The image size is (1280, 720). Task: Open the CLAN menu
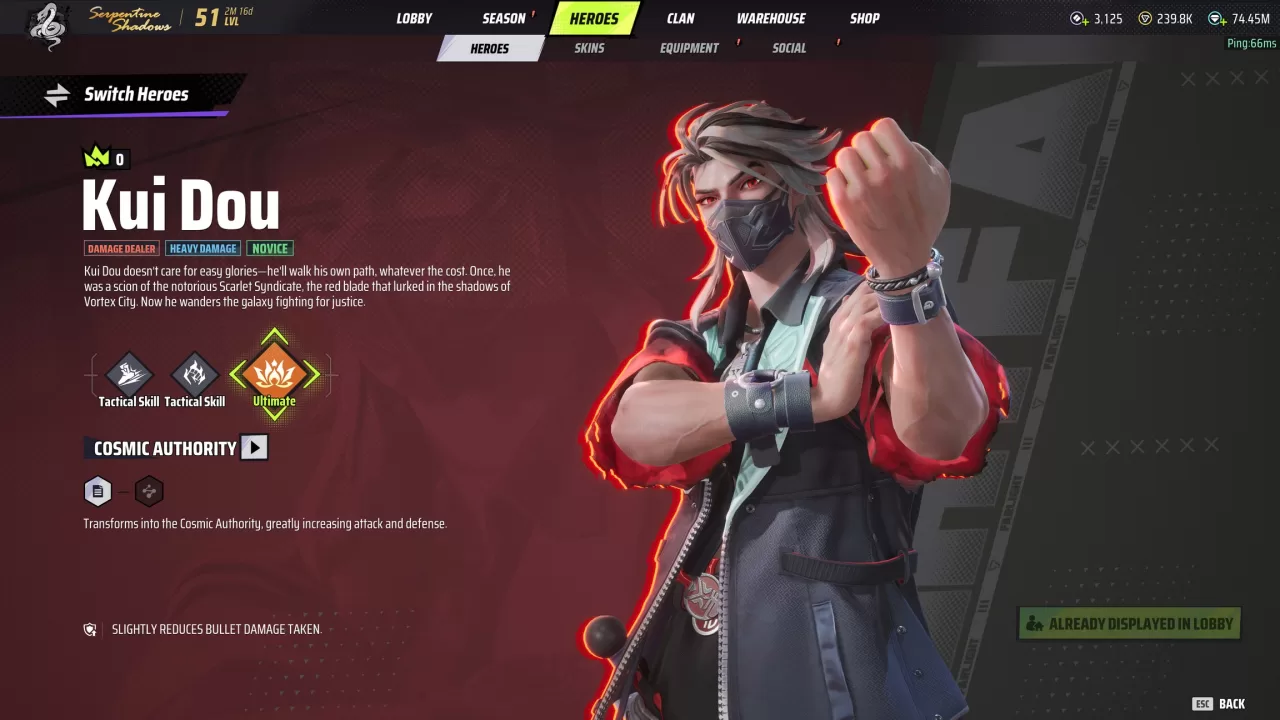pos(680,17)
